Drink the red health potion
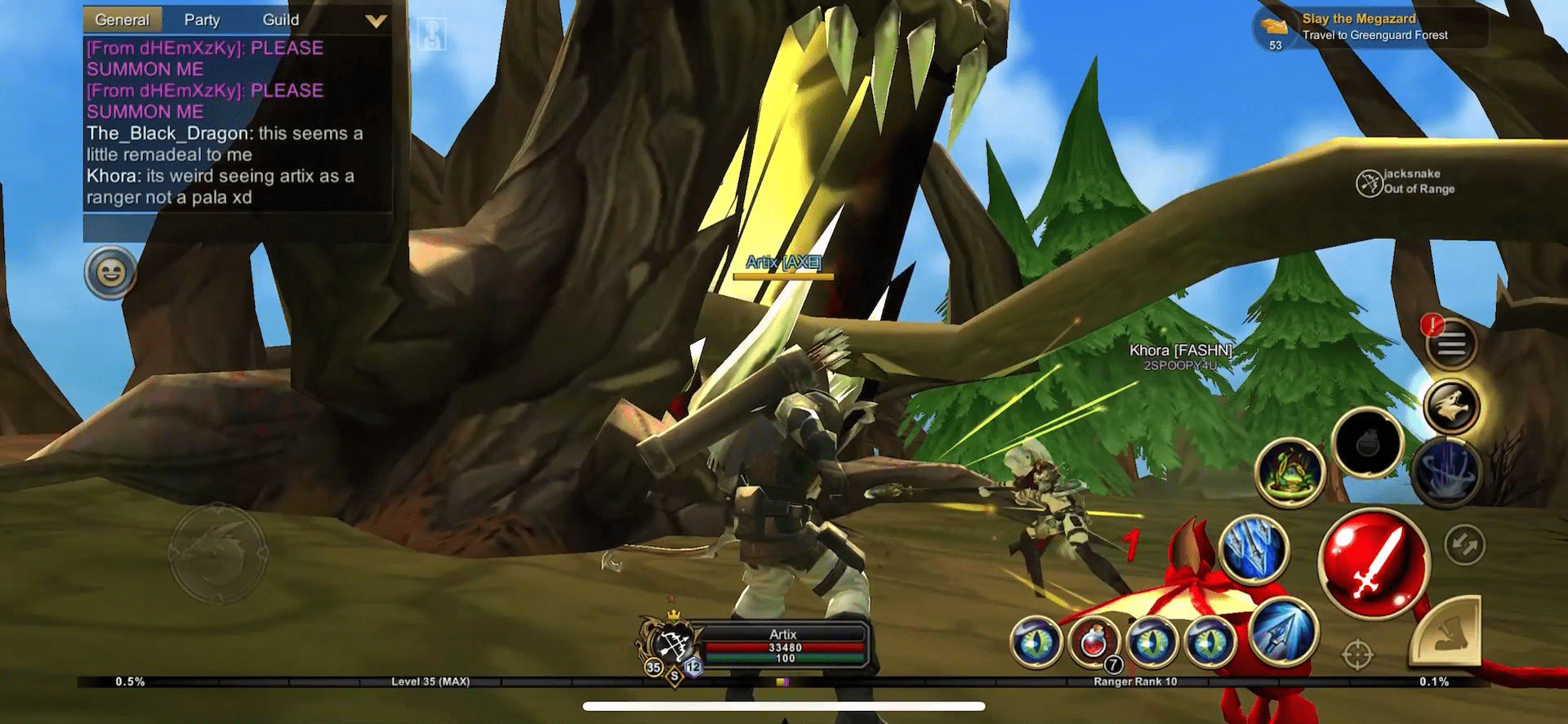Screen dimensions: 1568x724 tap(1094, 642)
